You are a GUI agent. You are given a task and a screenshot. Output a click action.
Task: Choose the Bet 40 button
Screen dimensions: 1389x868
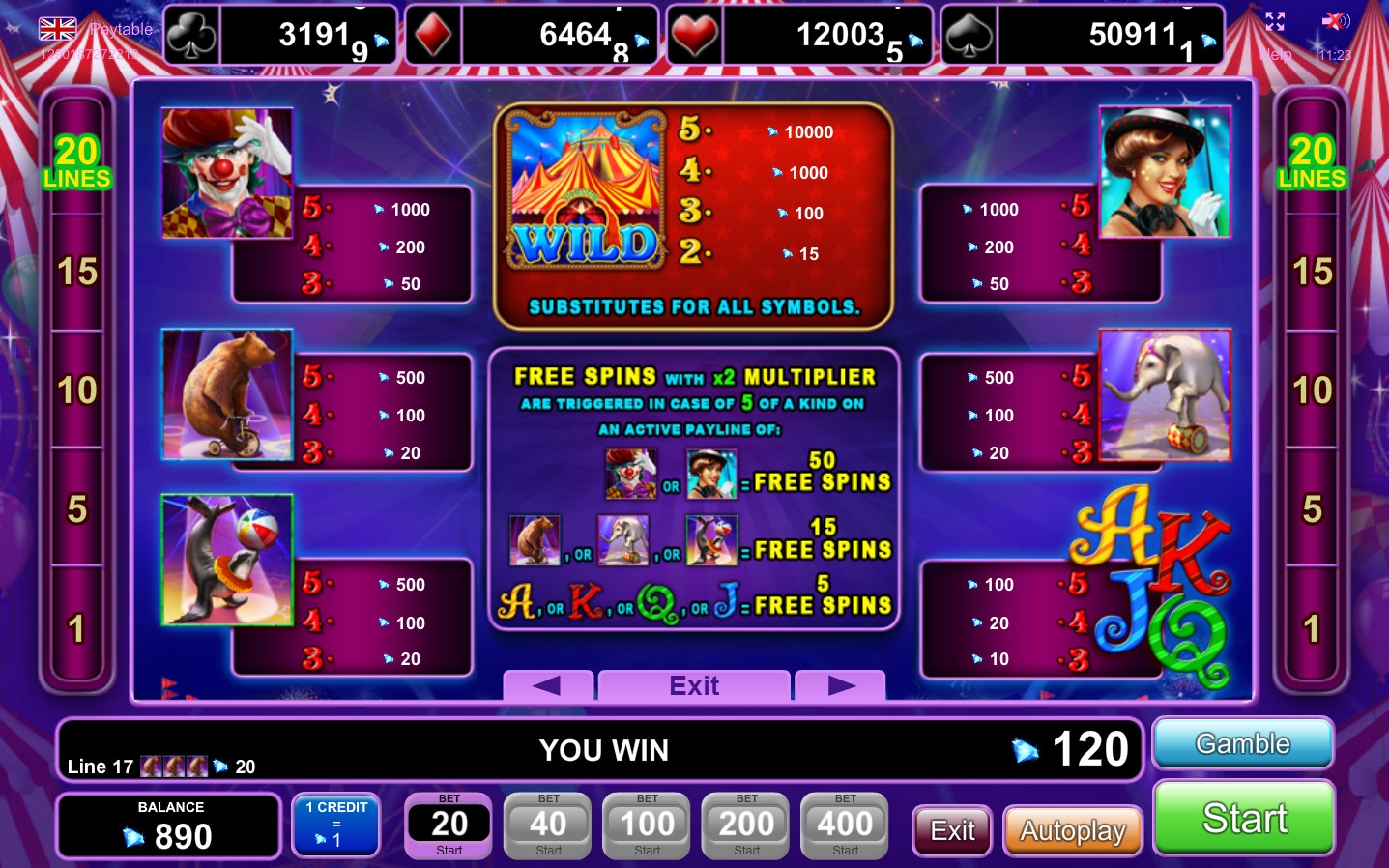coord(548,825)
